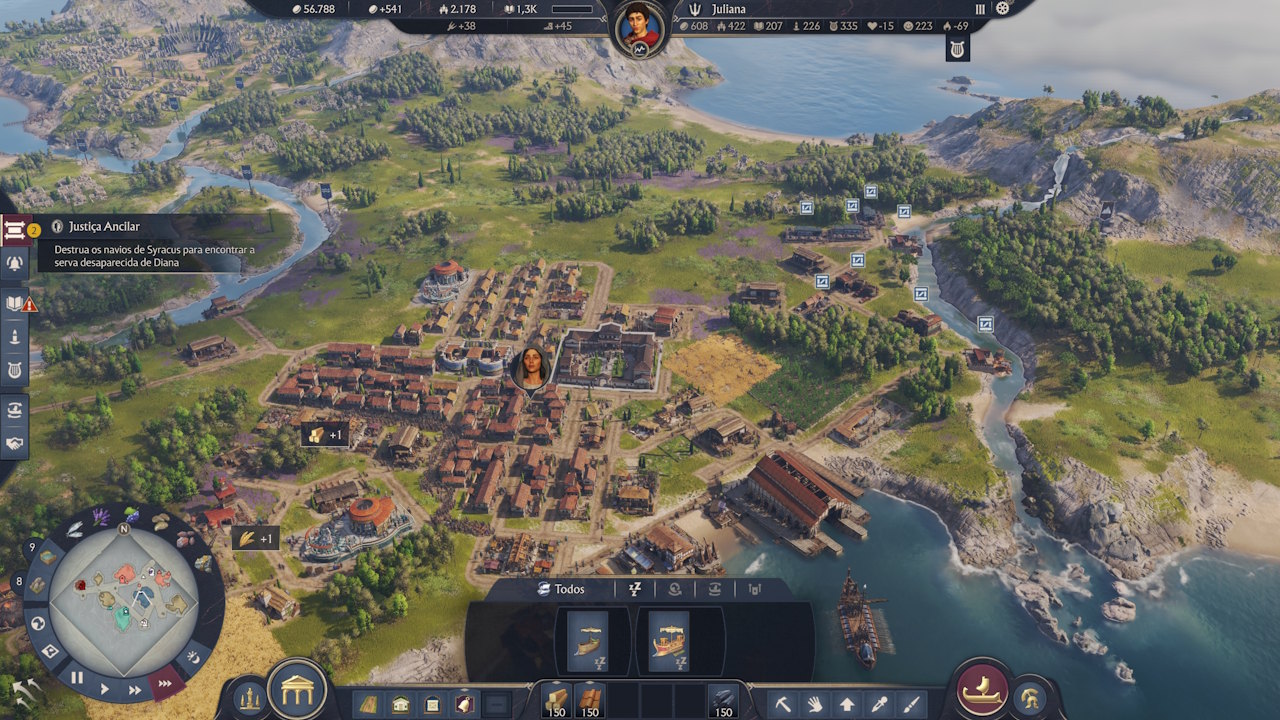Select the copy pipette tool
The width and height of the screenshot is (1280, 720).
click(x=880, y=705)
